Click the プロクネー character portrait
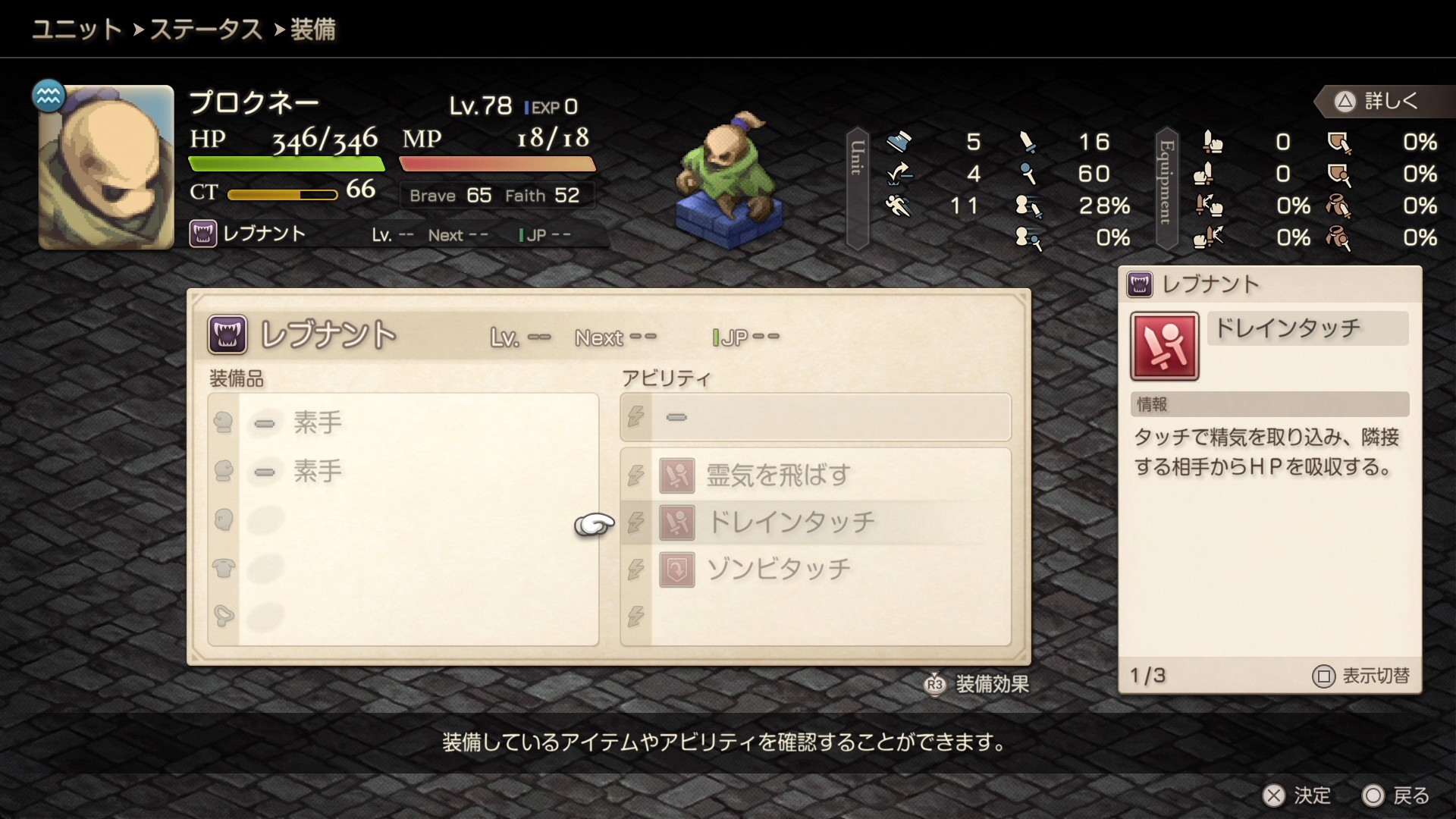Image resolution: width=1456 pixels, height=819 pixels. tap(106, 168)
